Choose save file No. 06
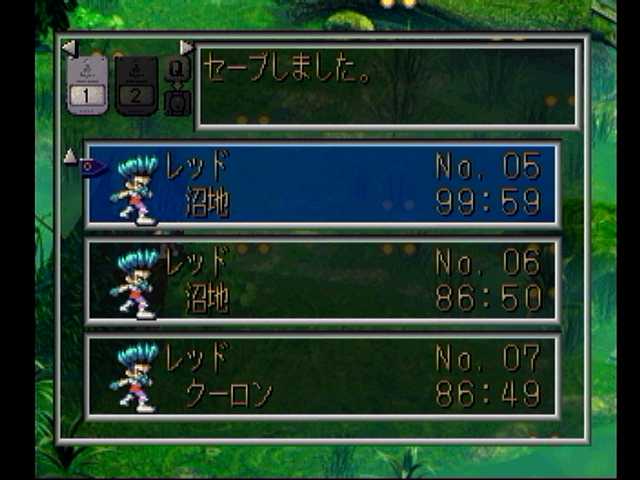Viewport: 640px width, 480px height. 322,281
